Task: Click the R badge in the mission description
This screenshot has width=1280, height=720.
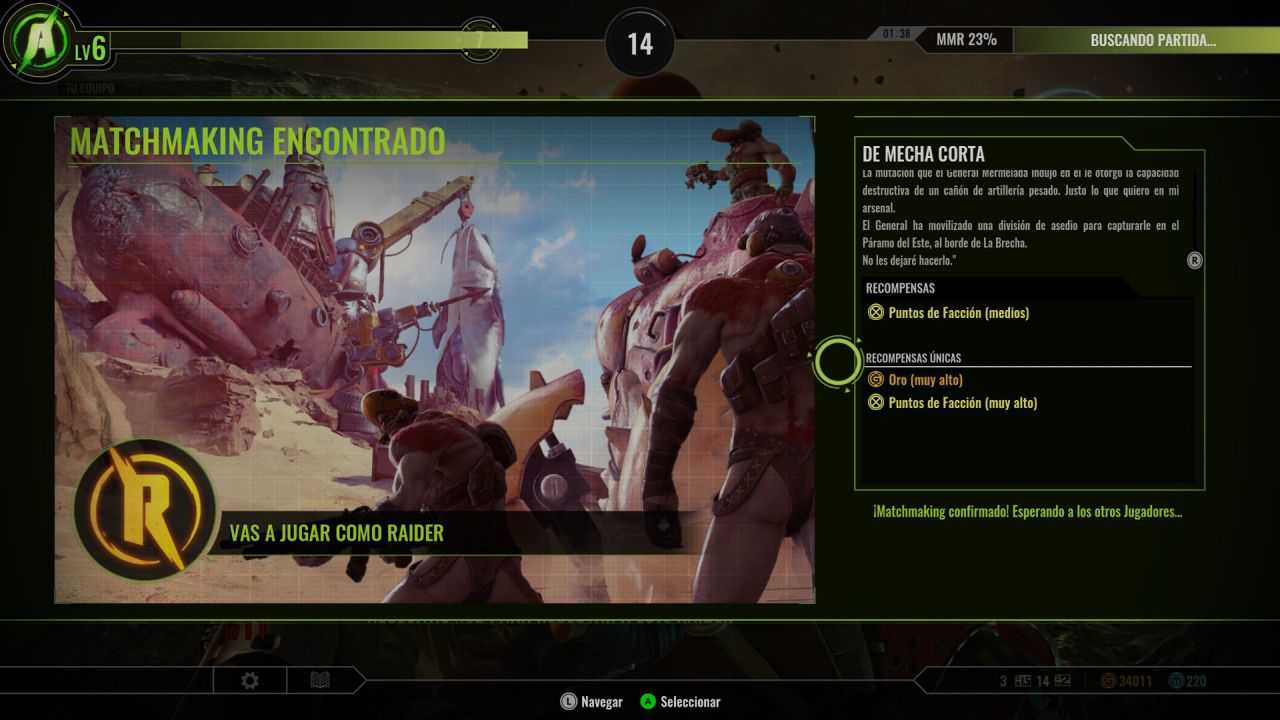Action: point(1192,261)
